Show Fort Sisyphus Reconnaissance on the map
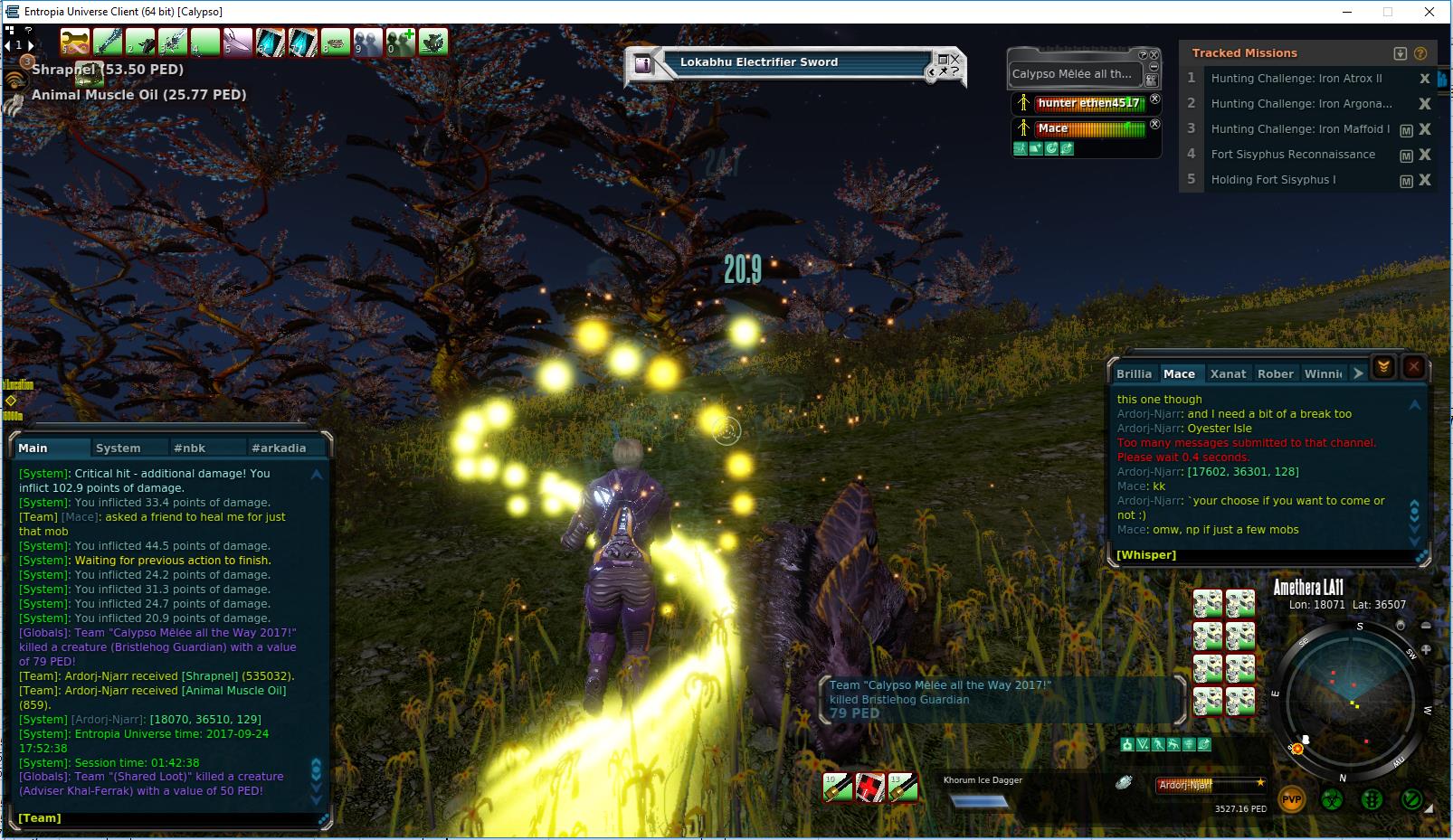 coord(1406,156)
